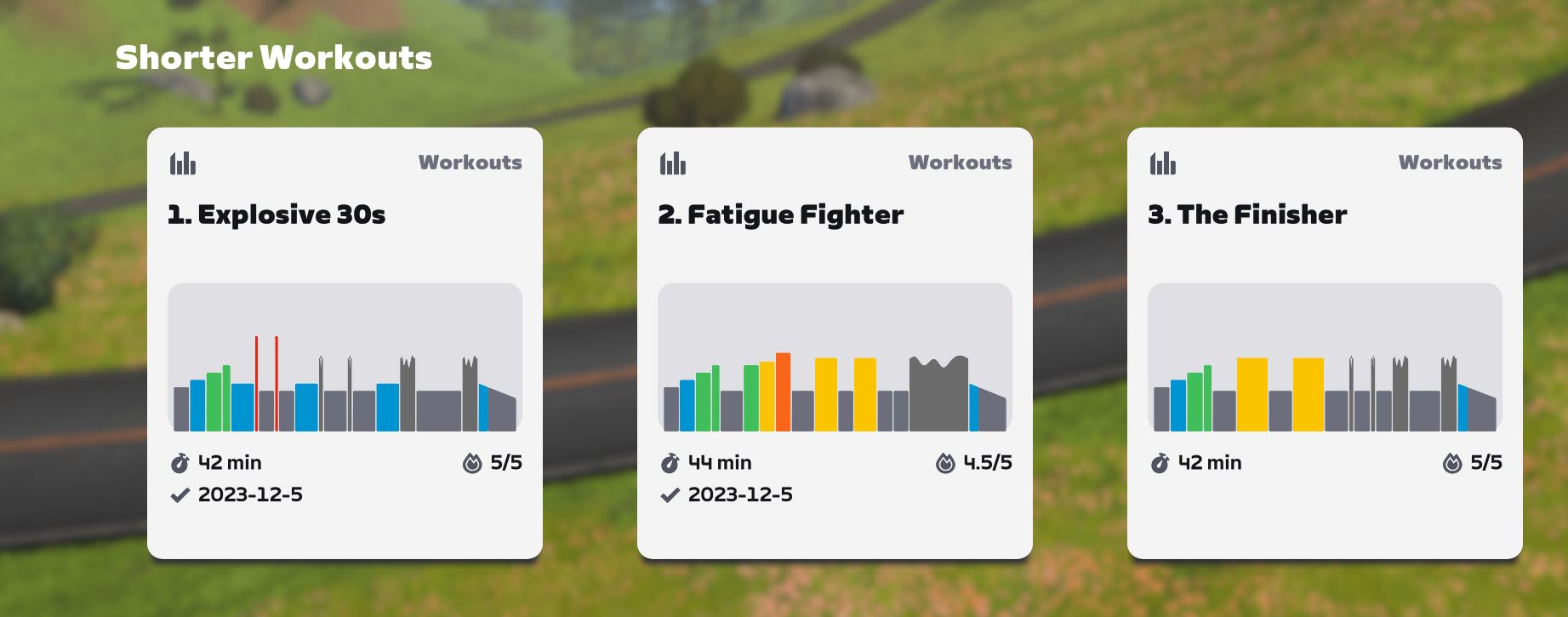Toggle the checkmark beside 2023-12-5 on Fatigue Fighter
The height and width of the screenshot is (617, 1568).
point(670,494)
